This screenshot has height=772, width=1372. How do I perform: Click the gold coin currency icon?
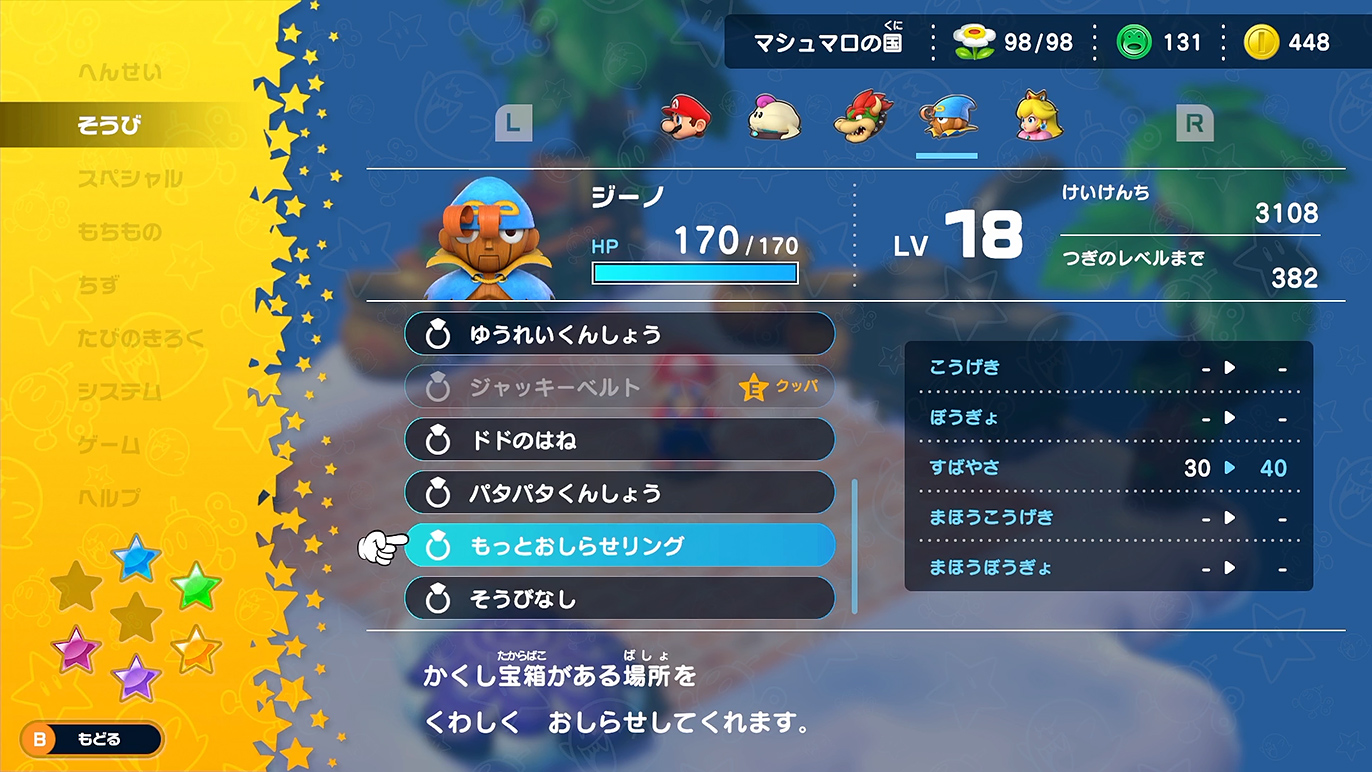(1264, 41)
